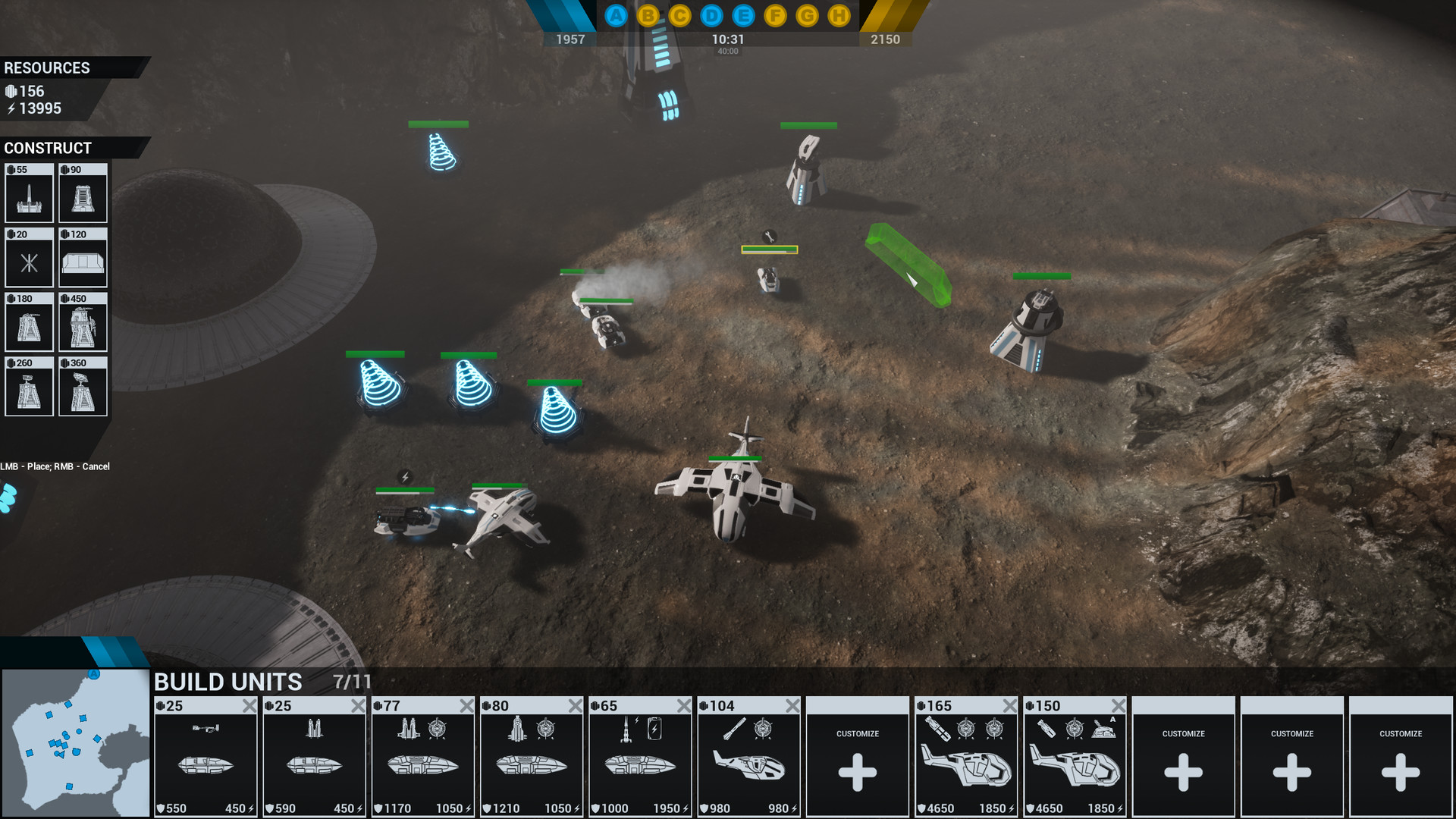Image resolution: width=1456 pixels, height=819 pixels.
Task: Remove the 104-cost helicopter design
Action: [792, 706]
